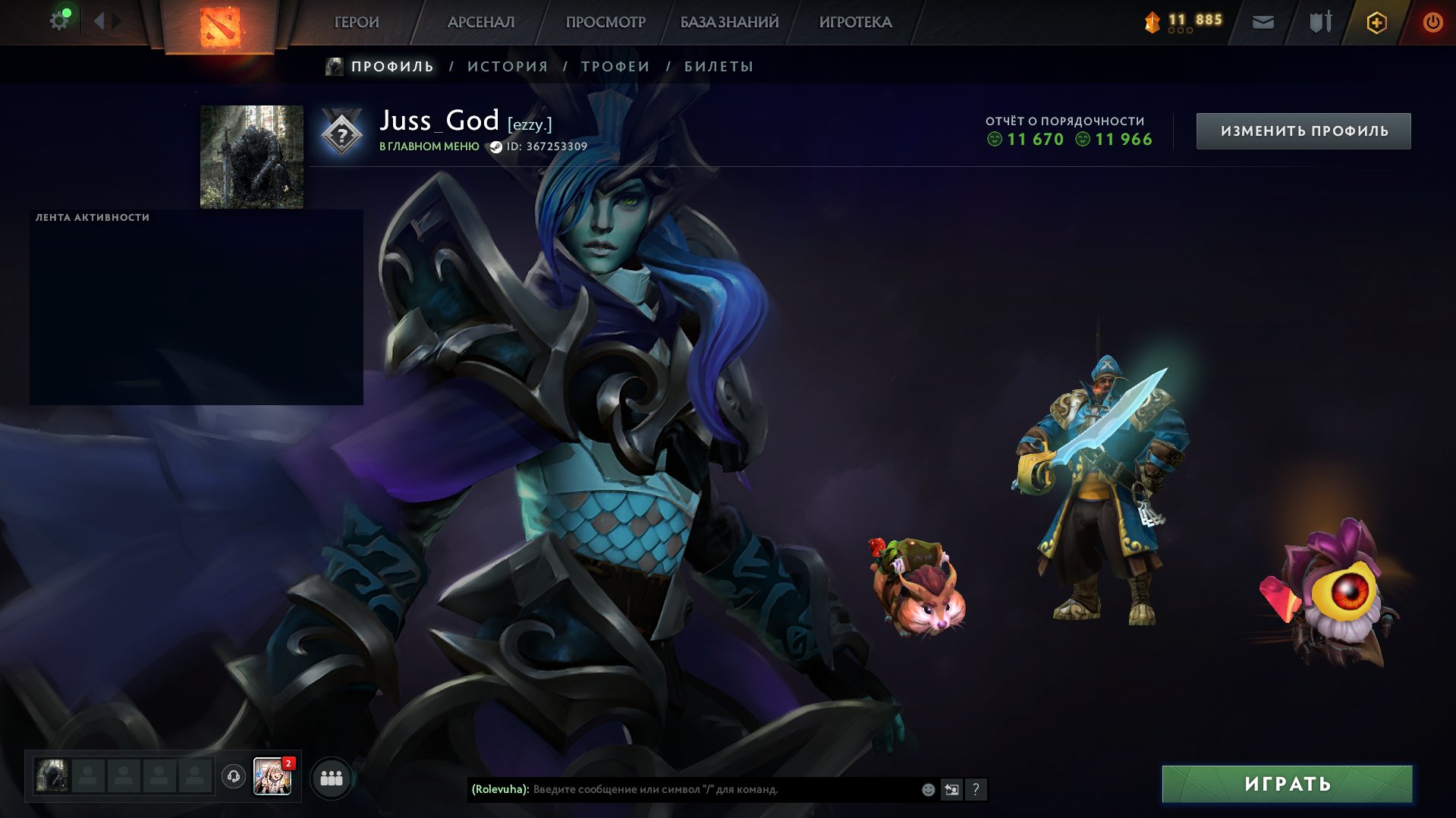
Task: Quit with the red power button
Action: [x=1432, y=22]
